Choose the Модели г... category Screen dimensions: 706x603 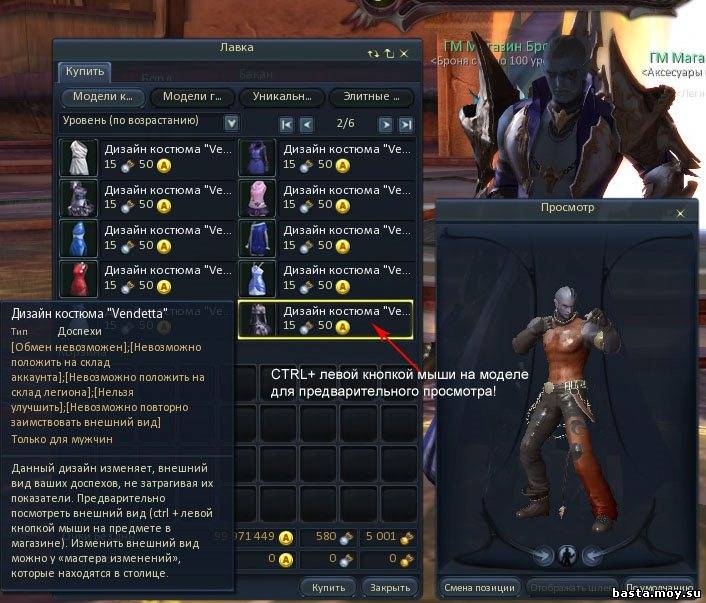(194, 97)
